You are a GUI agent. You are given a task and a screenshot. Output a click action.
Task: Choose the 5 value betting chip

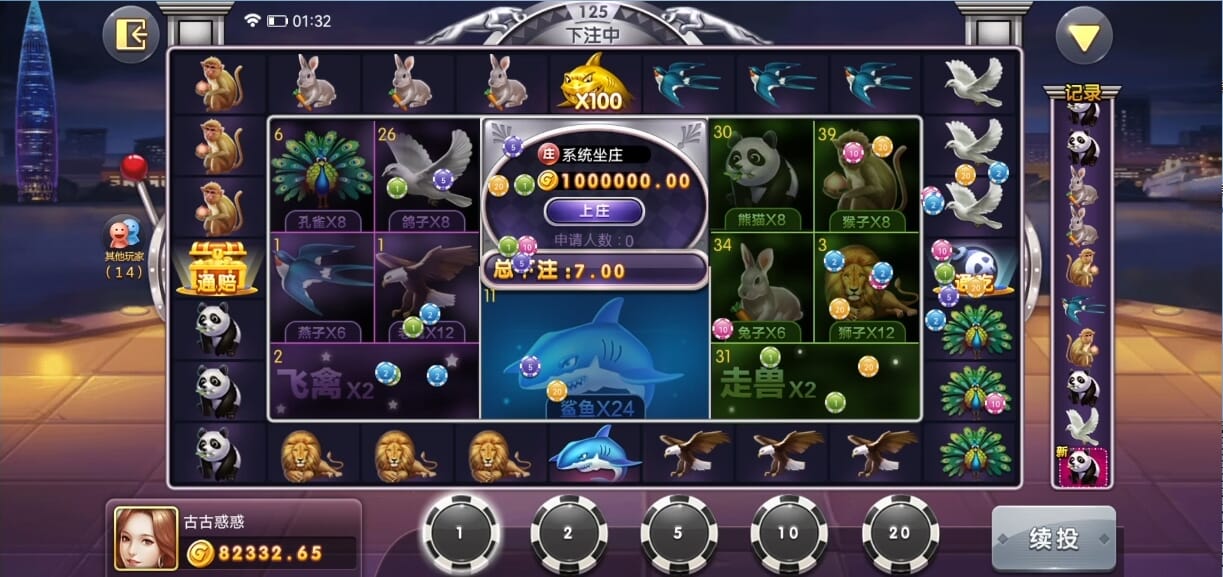[678, 533]
